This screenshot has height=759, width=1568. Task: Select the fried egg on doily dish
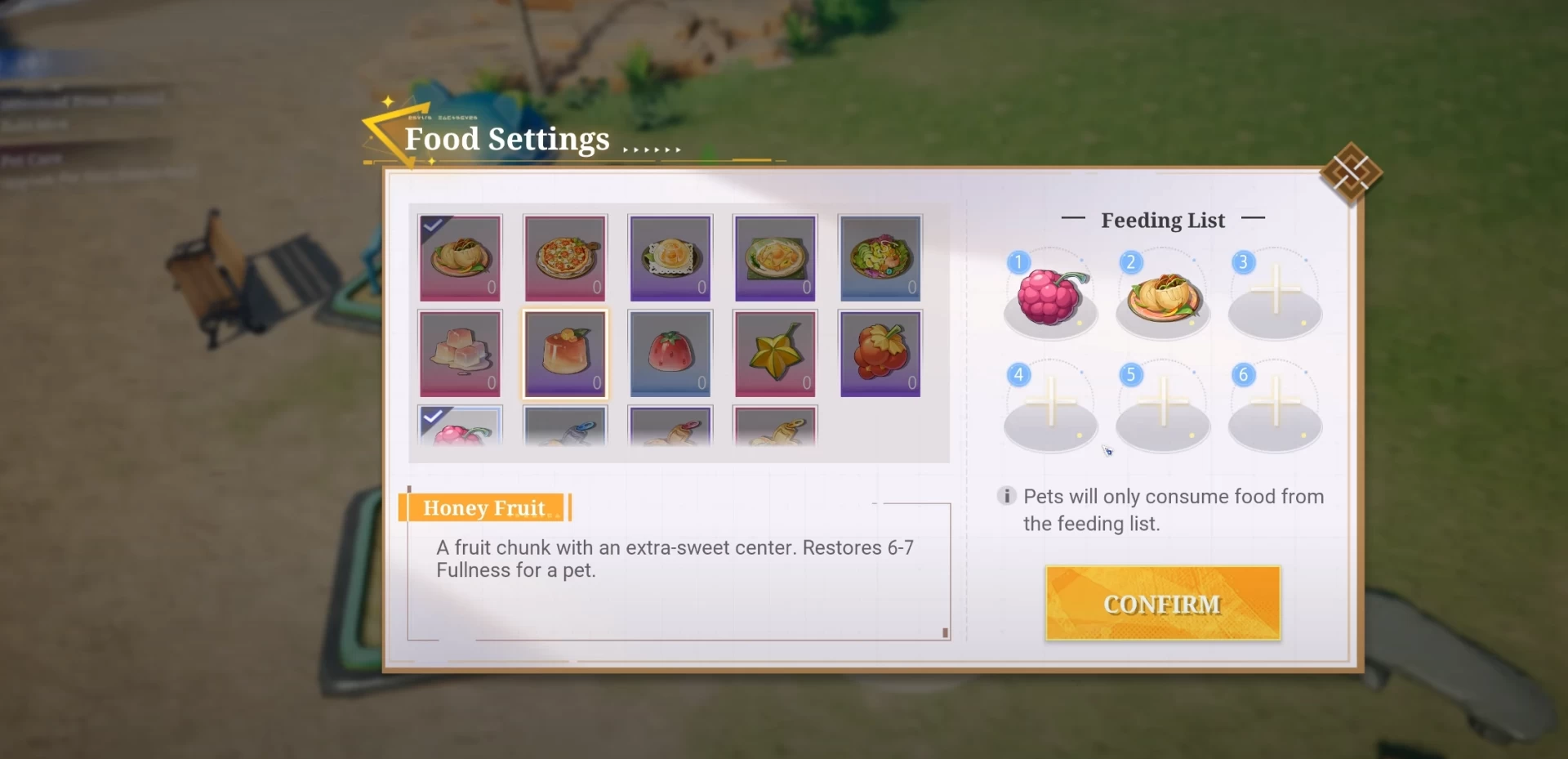tap(670, 258)
